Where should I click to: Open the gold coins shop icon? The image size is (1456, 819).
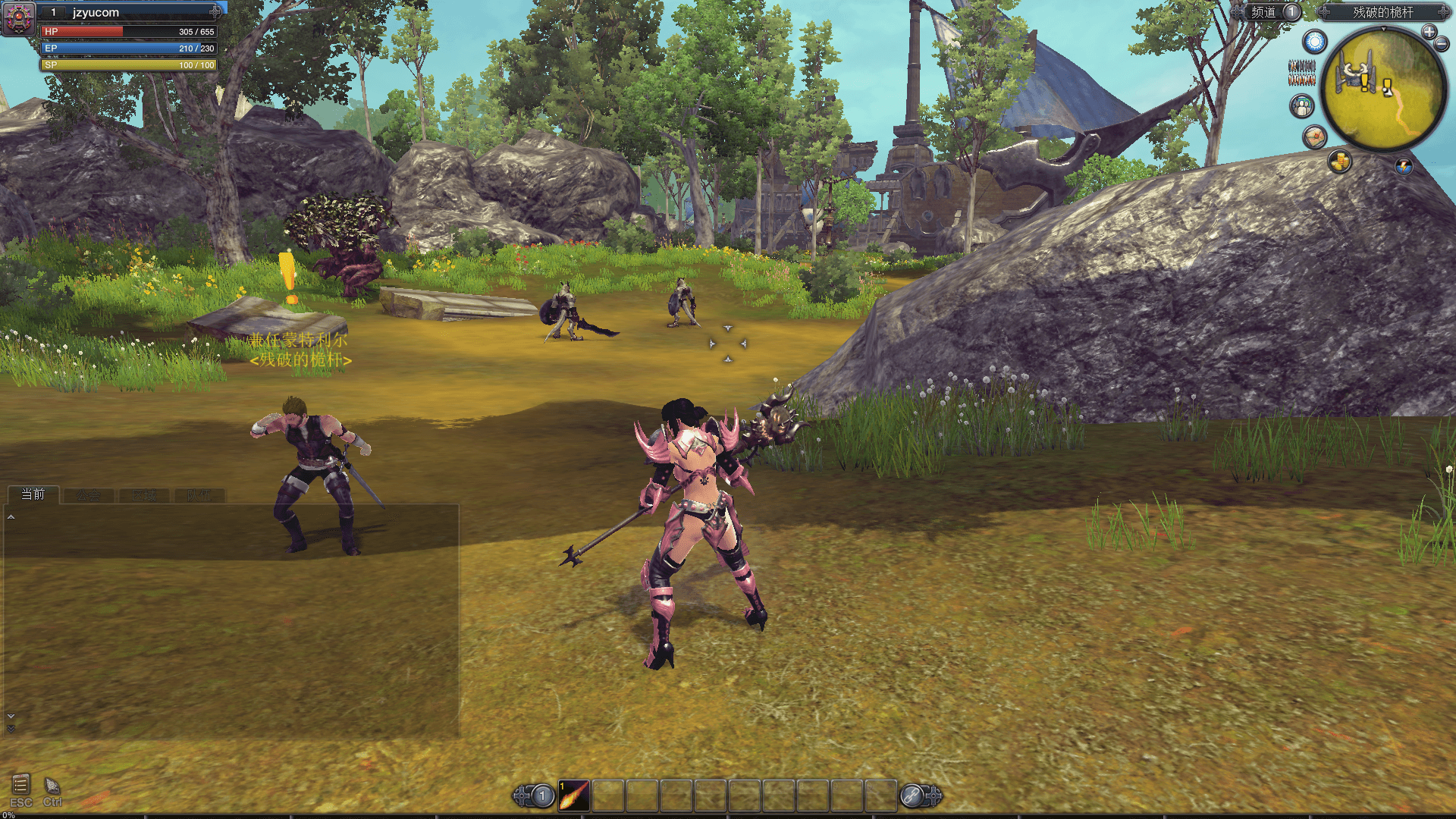pos(1340,161)
